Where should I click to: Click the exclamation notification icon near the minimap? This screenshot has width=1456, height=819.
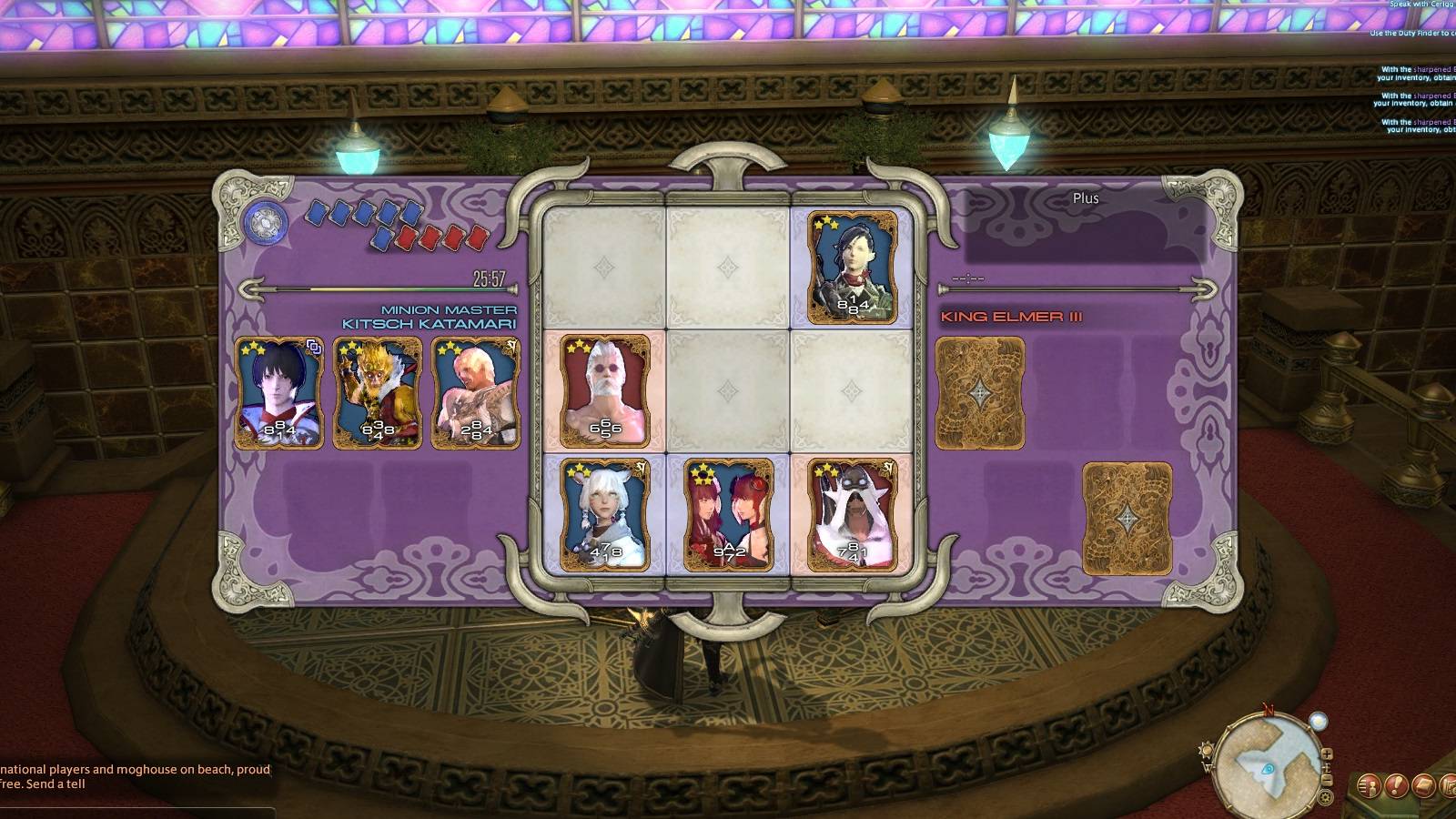(x=1395, y=785)
